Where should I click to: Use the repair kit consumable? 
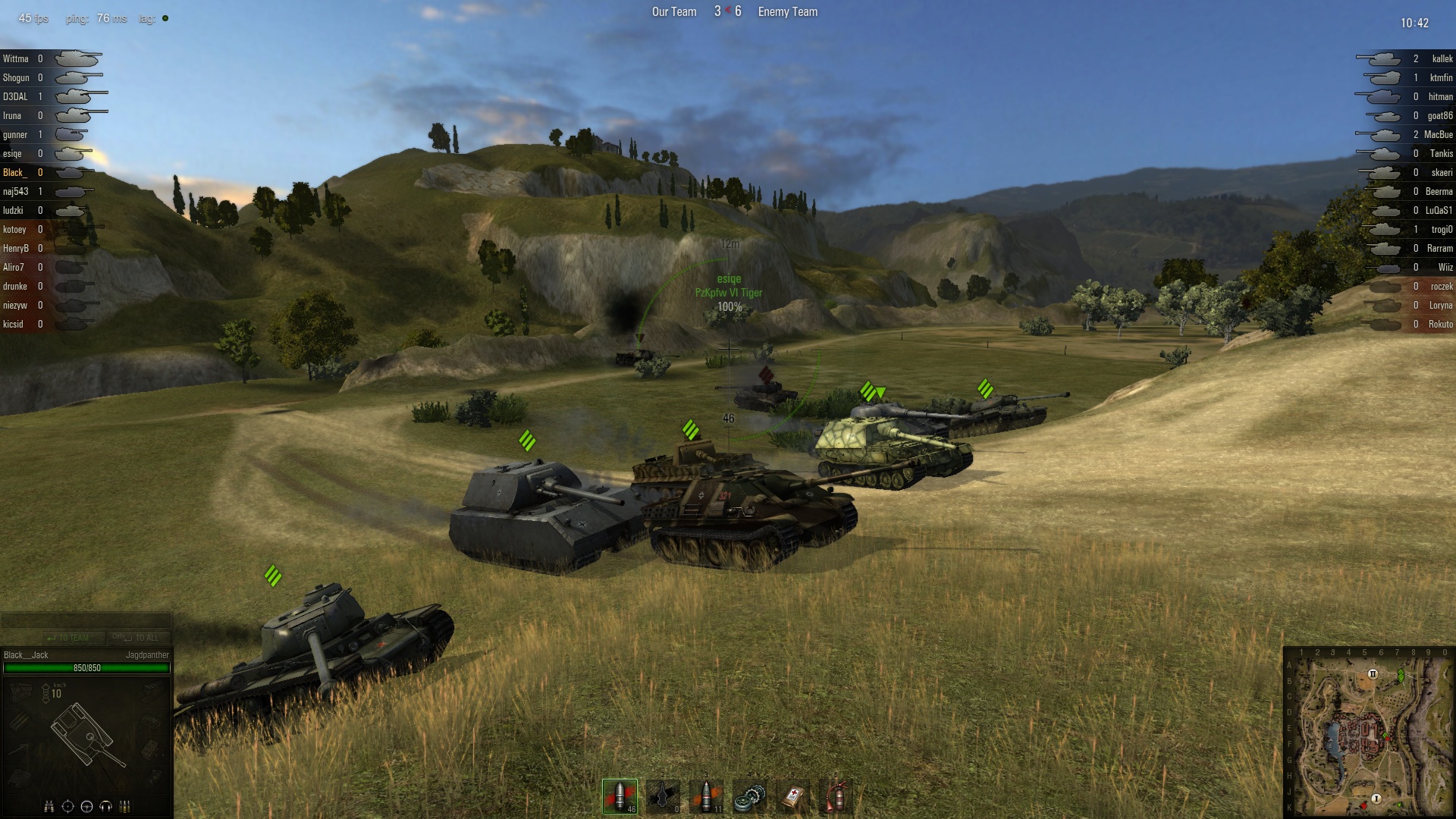click(750, 796)
